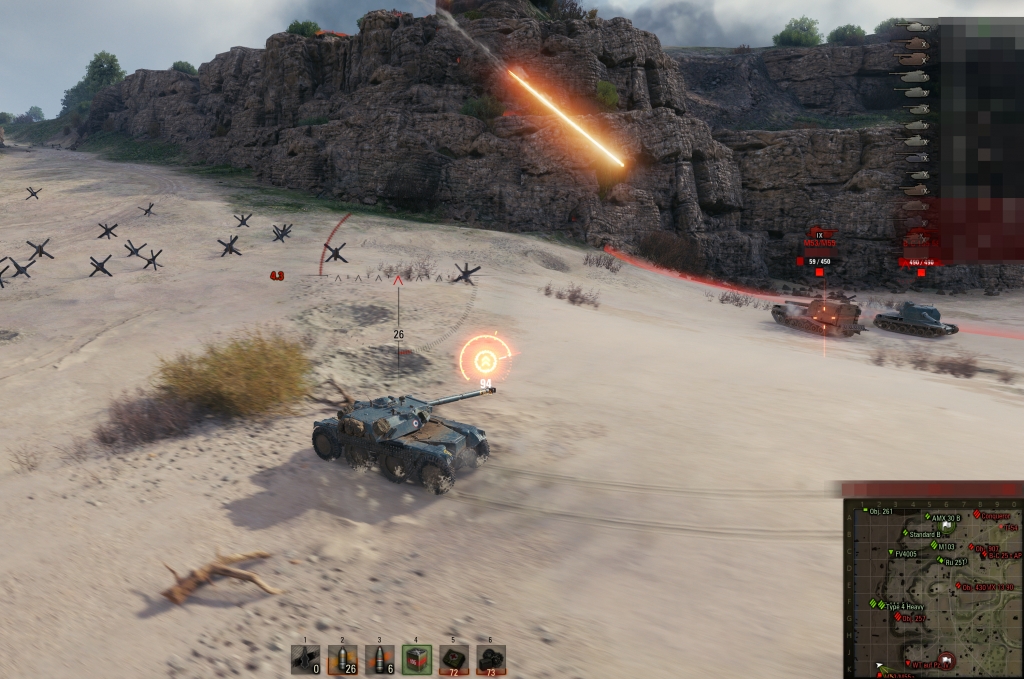Use the green supply crate consumable
The height and width of the screenshot is (679, 1024).
[x=417, y=659]
